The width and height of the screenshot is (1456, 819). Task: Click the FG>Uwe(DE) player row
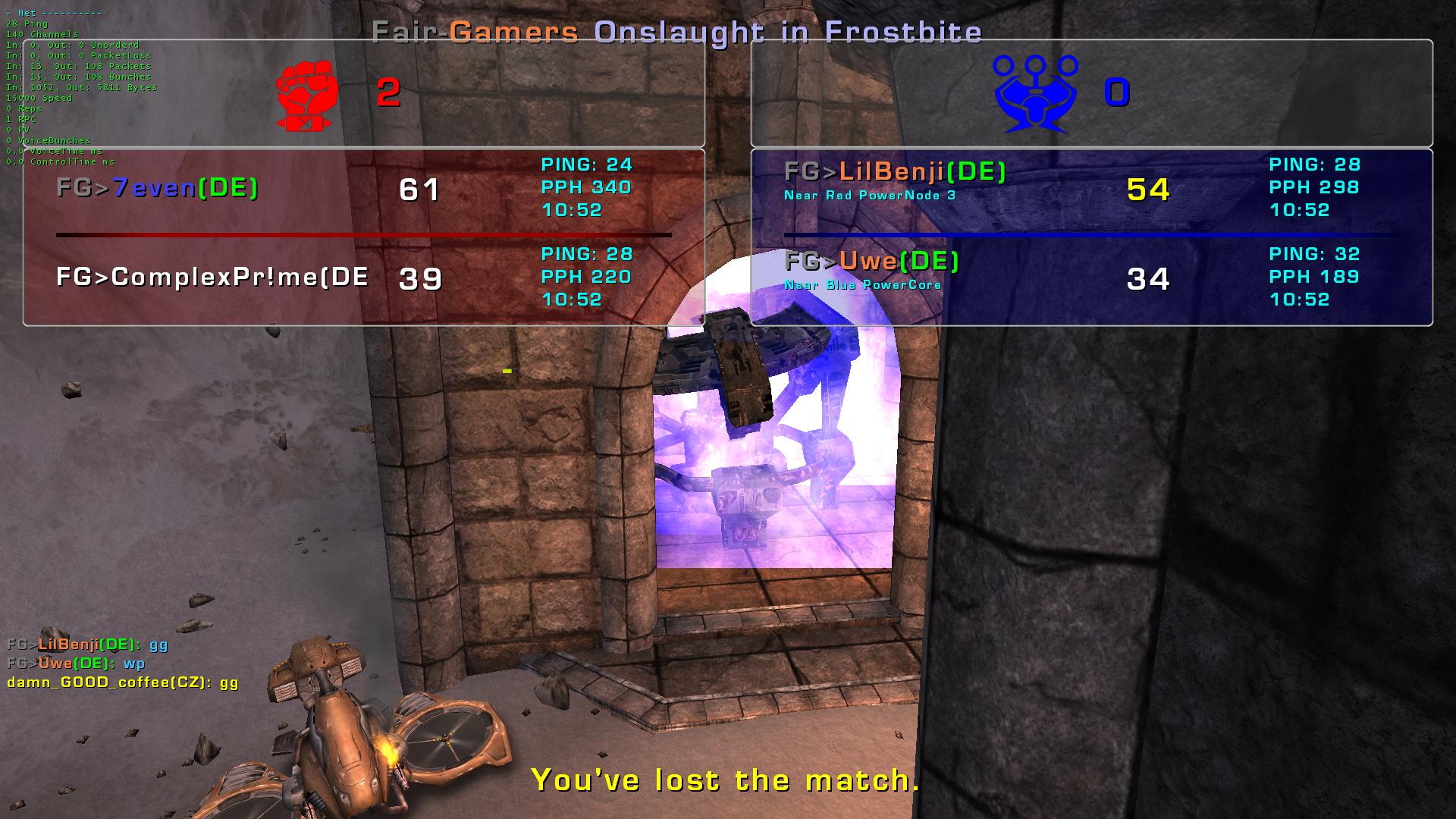click(x=872, y=262)
